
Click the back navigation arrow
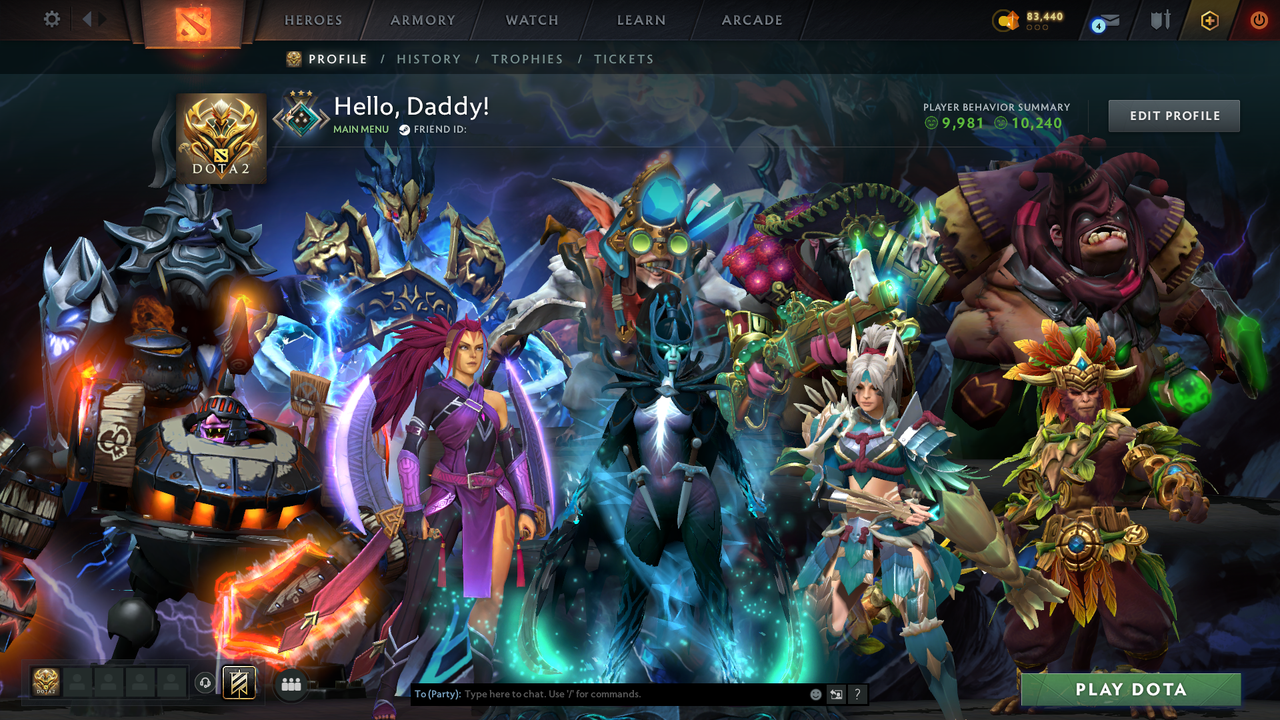tap(85, 19)
